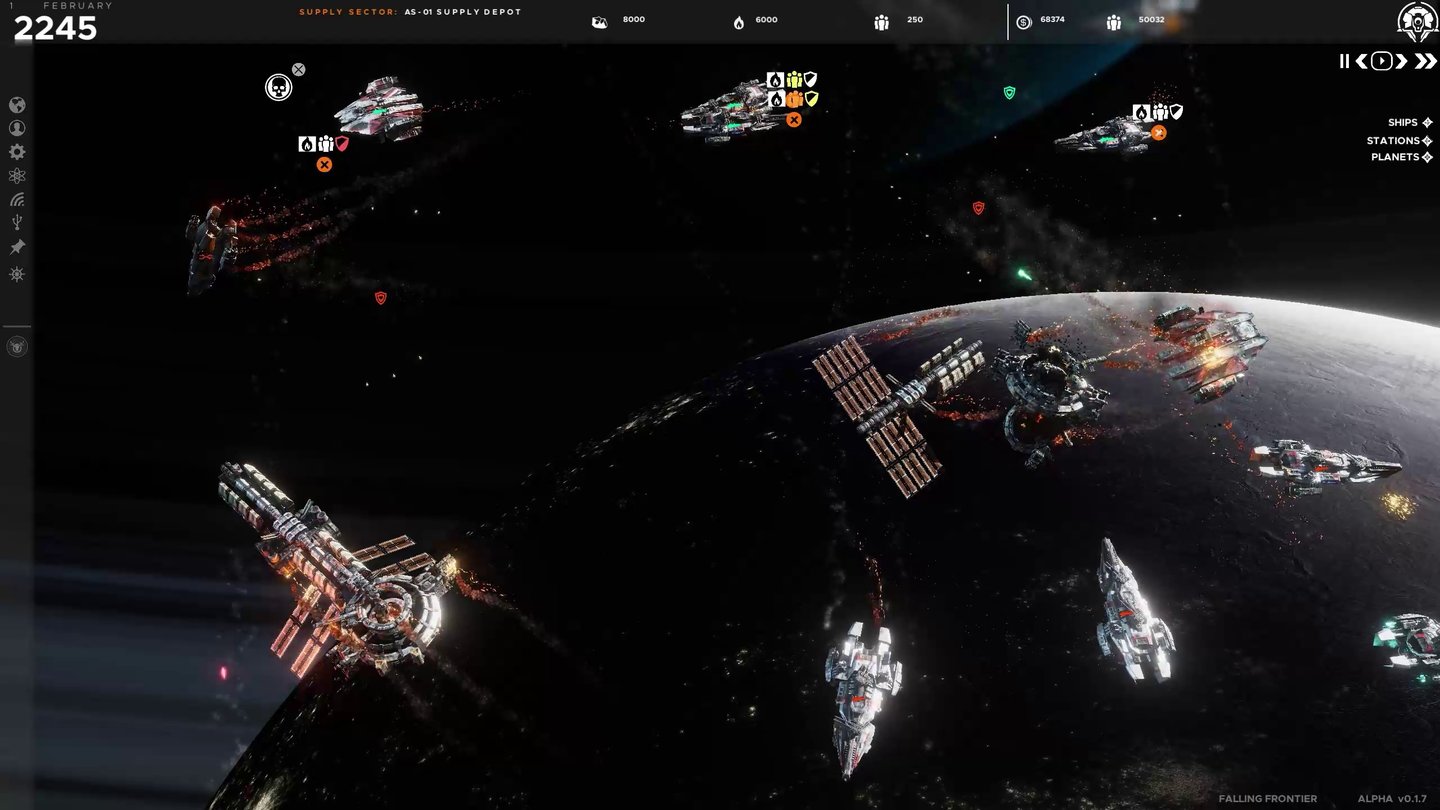1440x810 pixels.
Task: Select the USB symbol sidebar icon
Action: click(17, 223)
